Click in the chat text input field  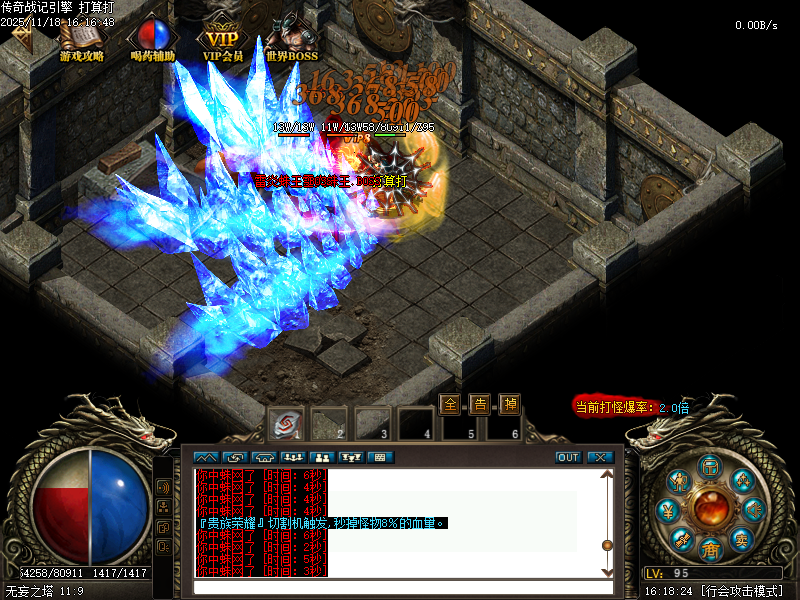(x=400, y=587)
